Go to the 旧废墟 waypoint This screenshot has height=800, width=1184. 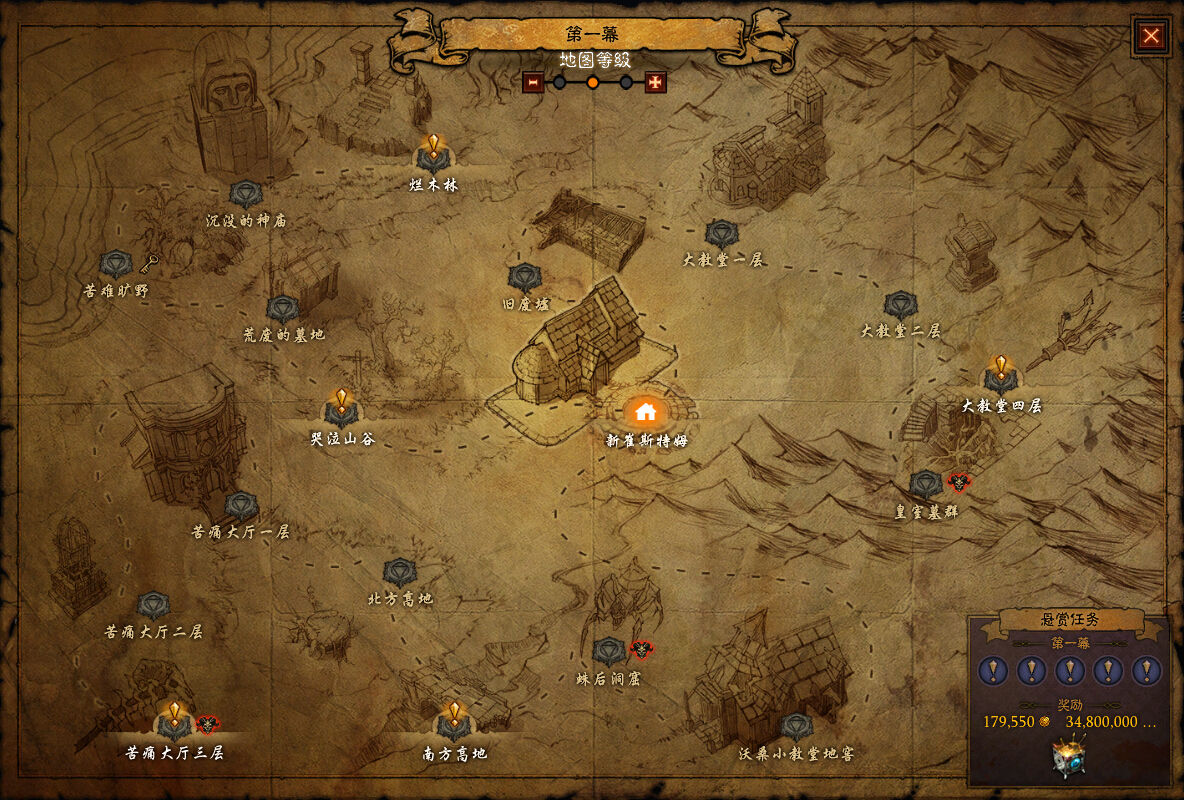click(x=525, y=278)
